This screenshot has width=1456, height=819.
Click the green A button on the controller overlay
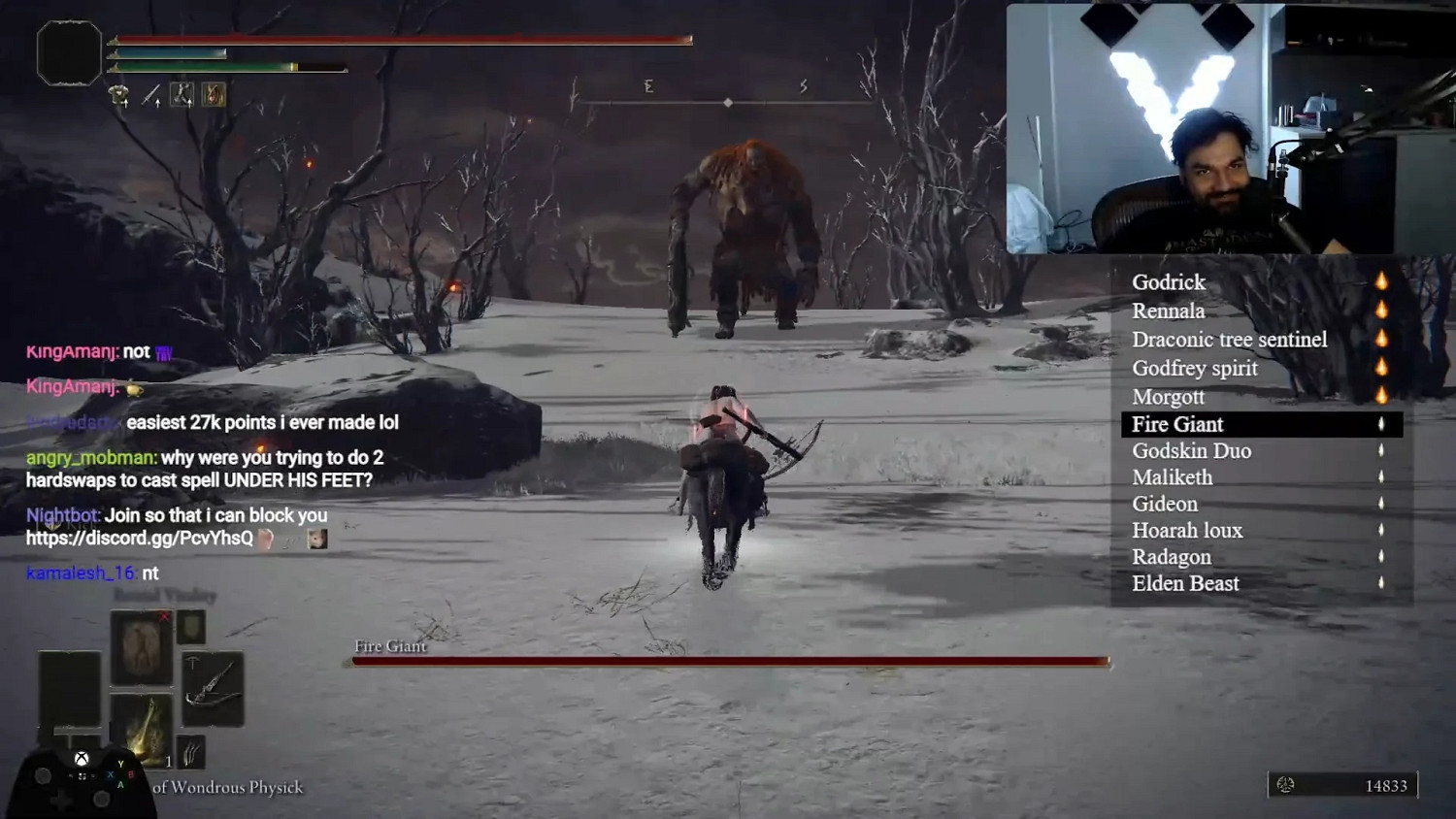(119, 785)
